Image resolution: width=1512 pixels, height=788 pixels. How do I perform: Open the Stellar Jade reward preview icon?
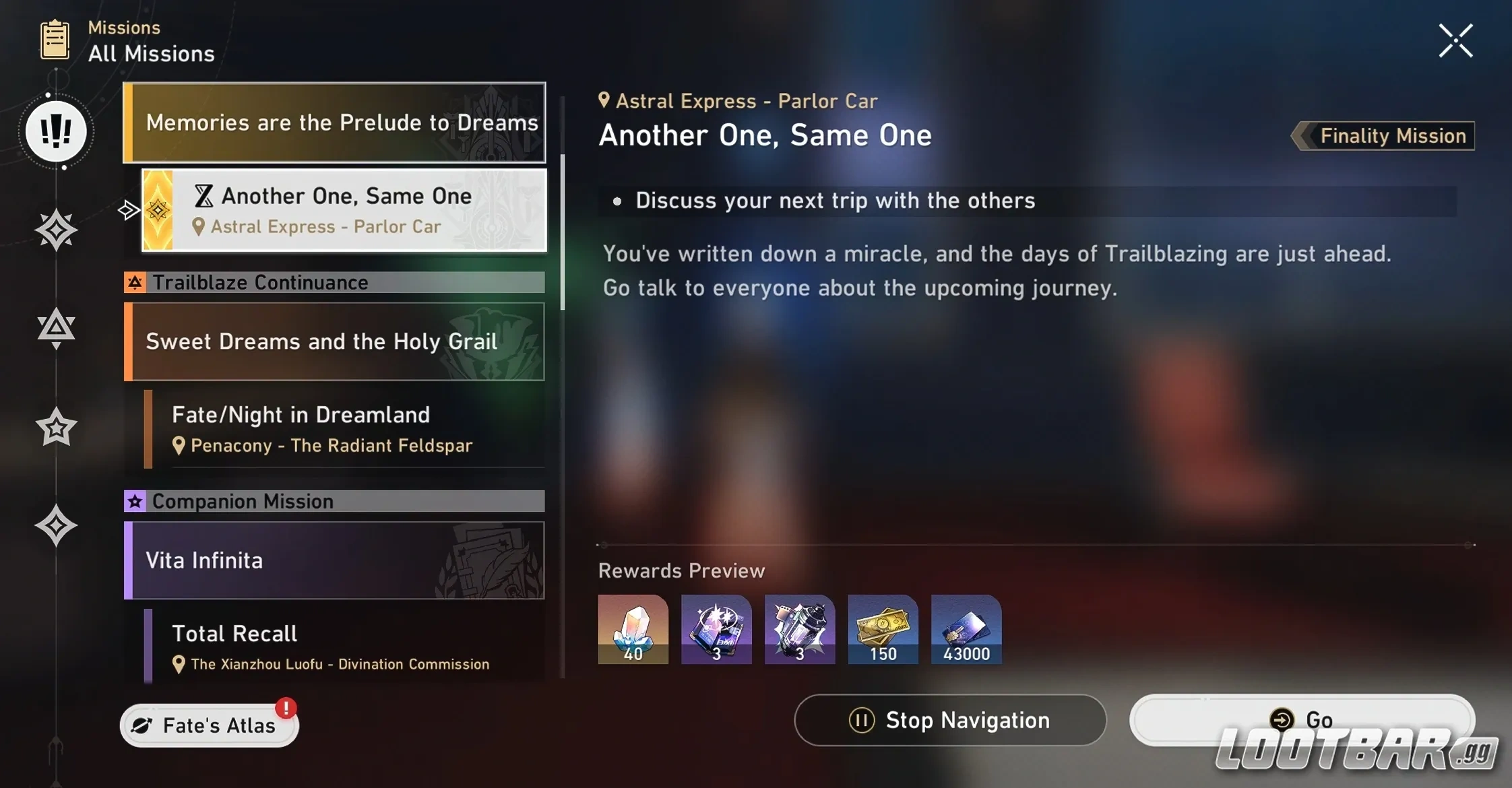click(x=632, y=629)
